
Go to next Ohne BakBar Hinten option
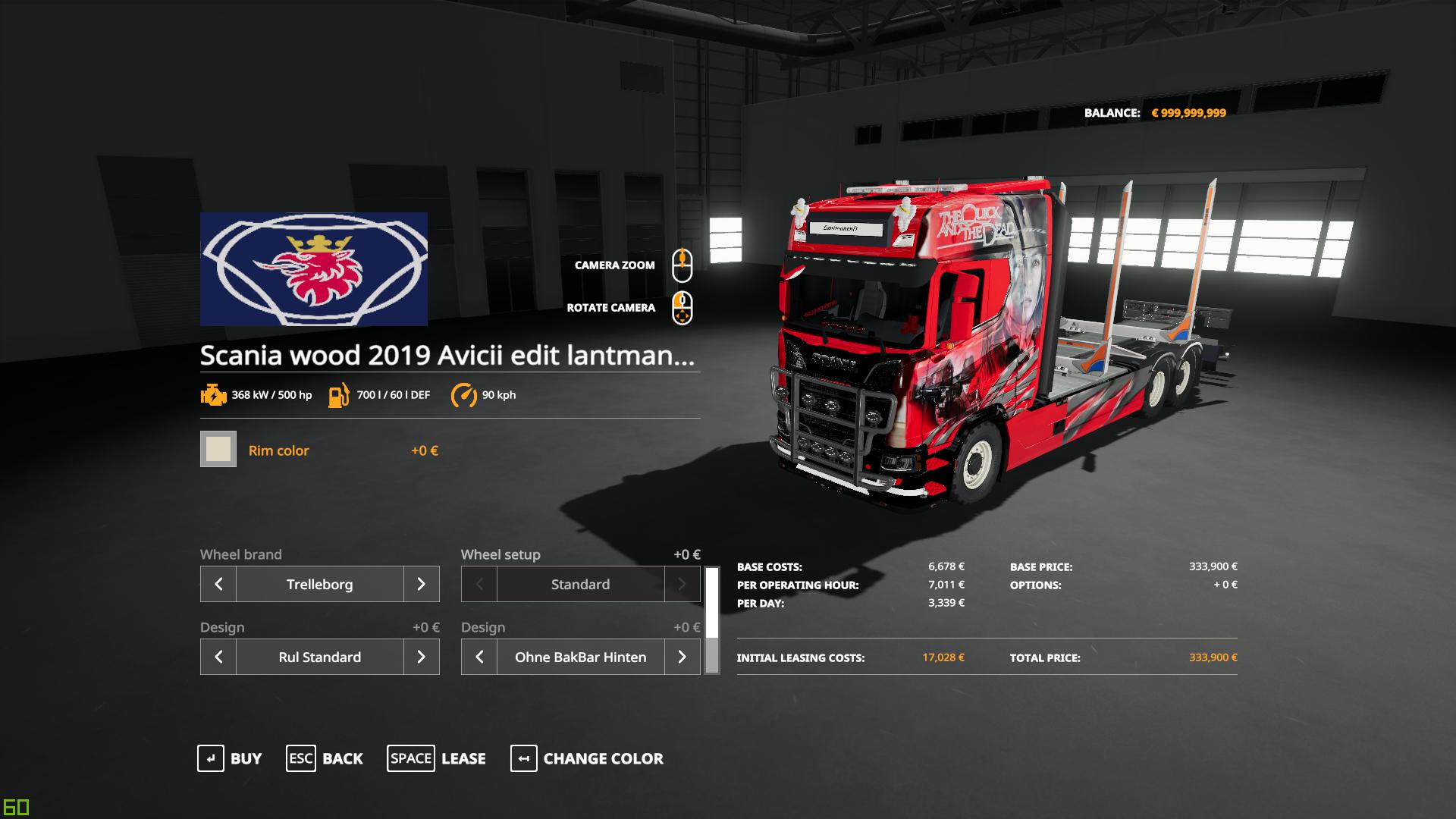click(x=682, y=657)
